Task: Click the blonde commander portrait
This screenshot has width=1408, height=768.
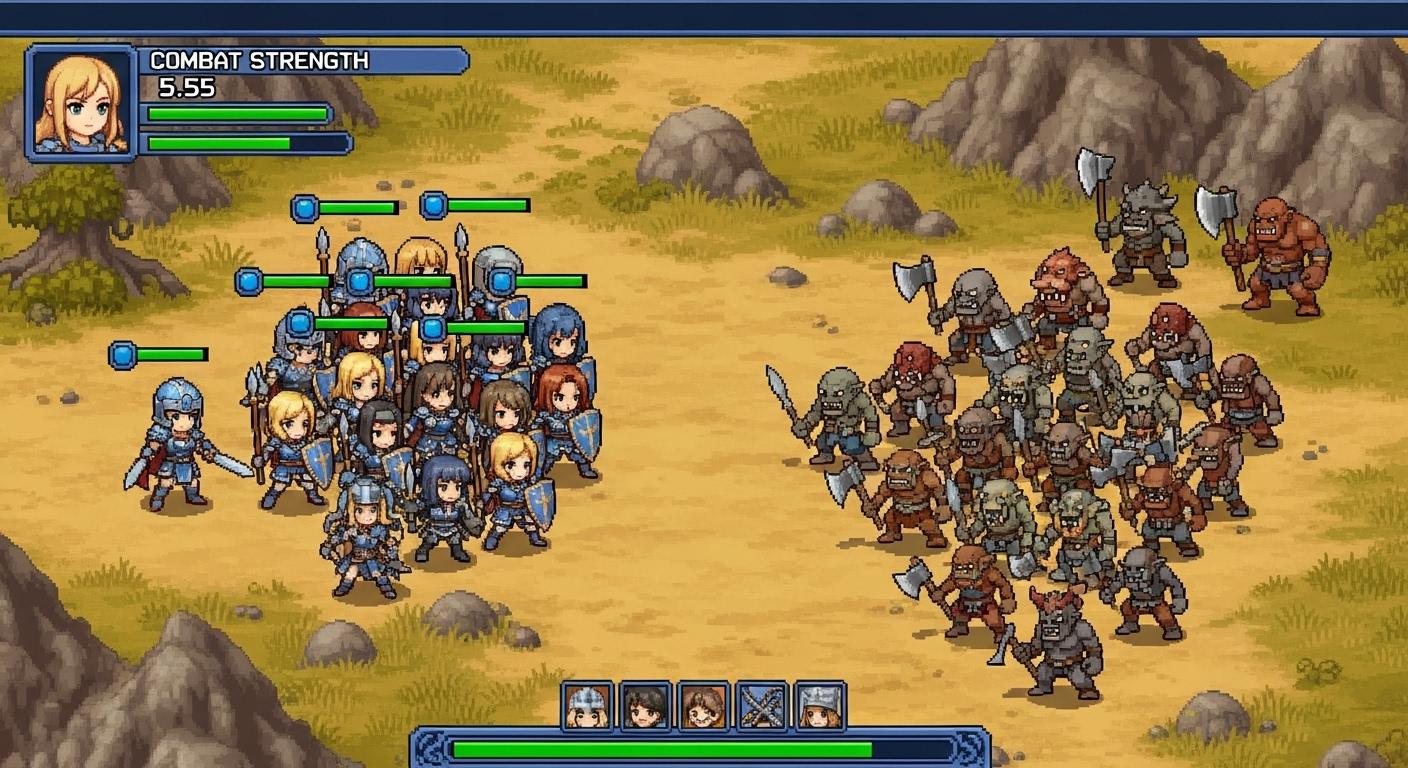Action: (82, 101)
